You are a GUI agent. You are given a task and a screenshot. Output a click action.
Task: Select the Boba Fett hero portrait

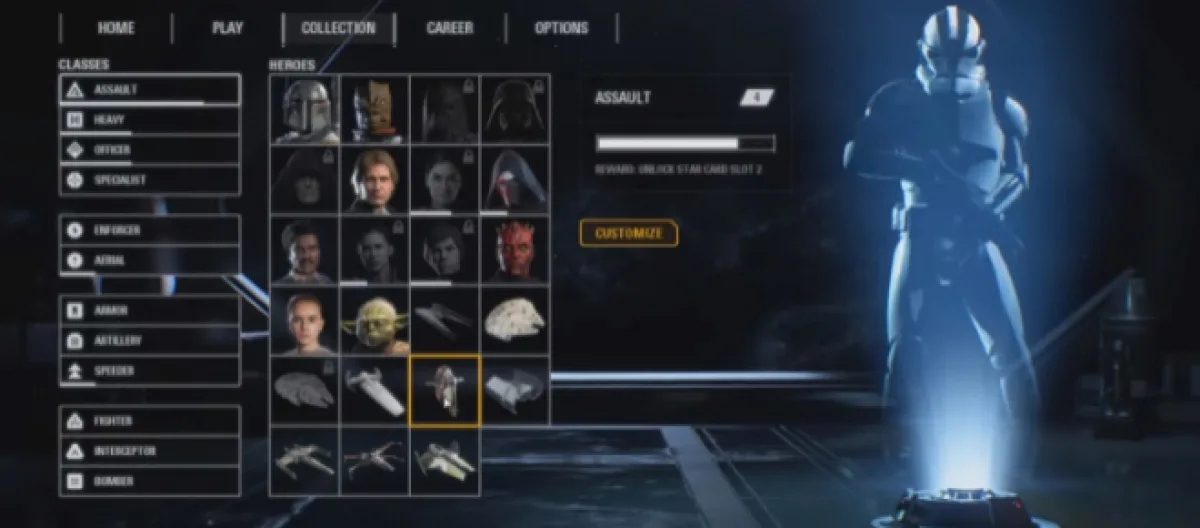304,109
